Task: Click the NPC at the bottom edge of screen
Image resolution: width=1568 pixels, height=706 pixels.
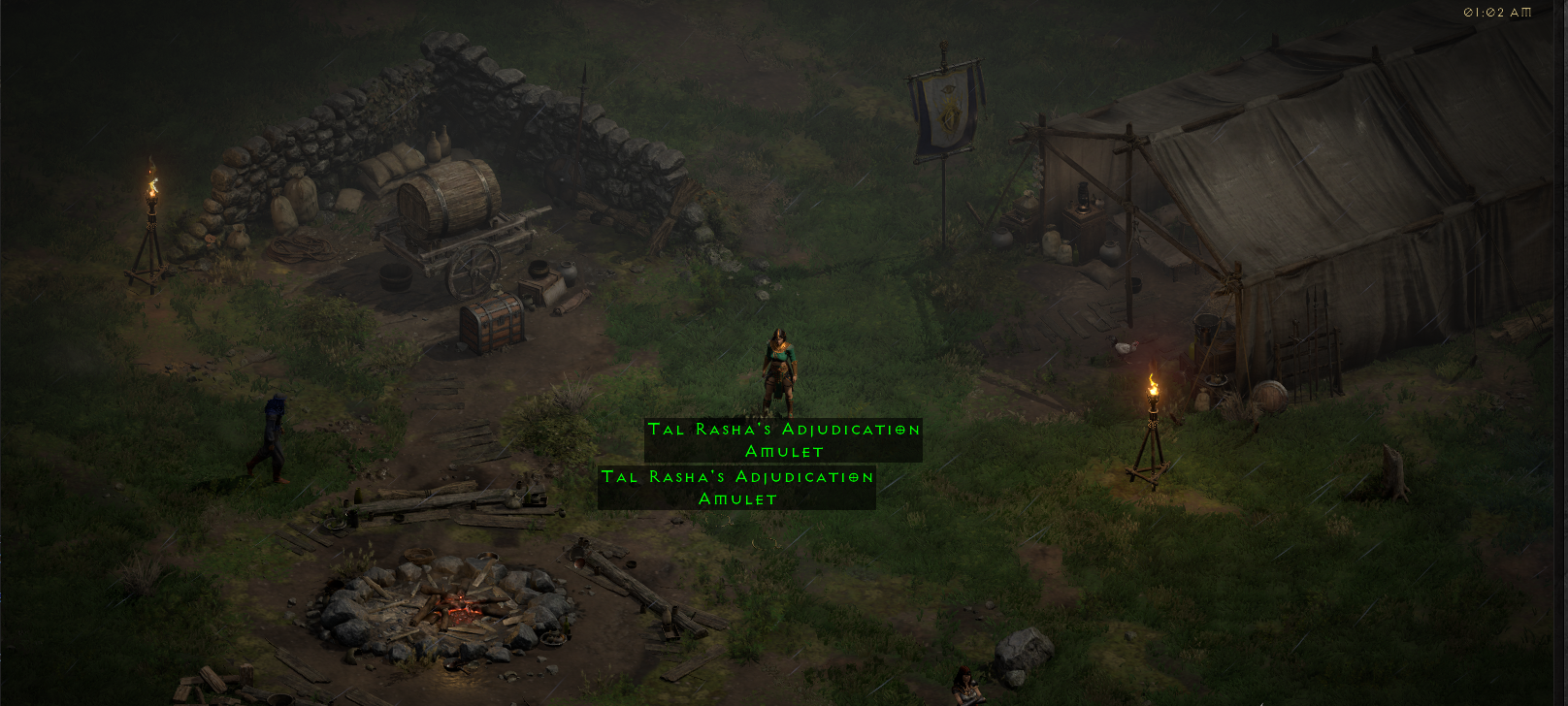Action: point(965,687)
